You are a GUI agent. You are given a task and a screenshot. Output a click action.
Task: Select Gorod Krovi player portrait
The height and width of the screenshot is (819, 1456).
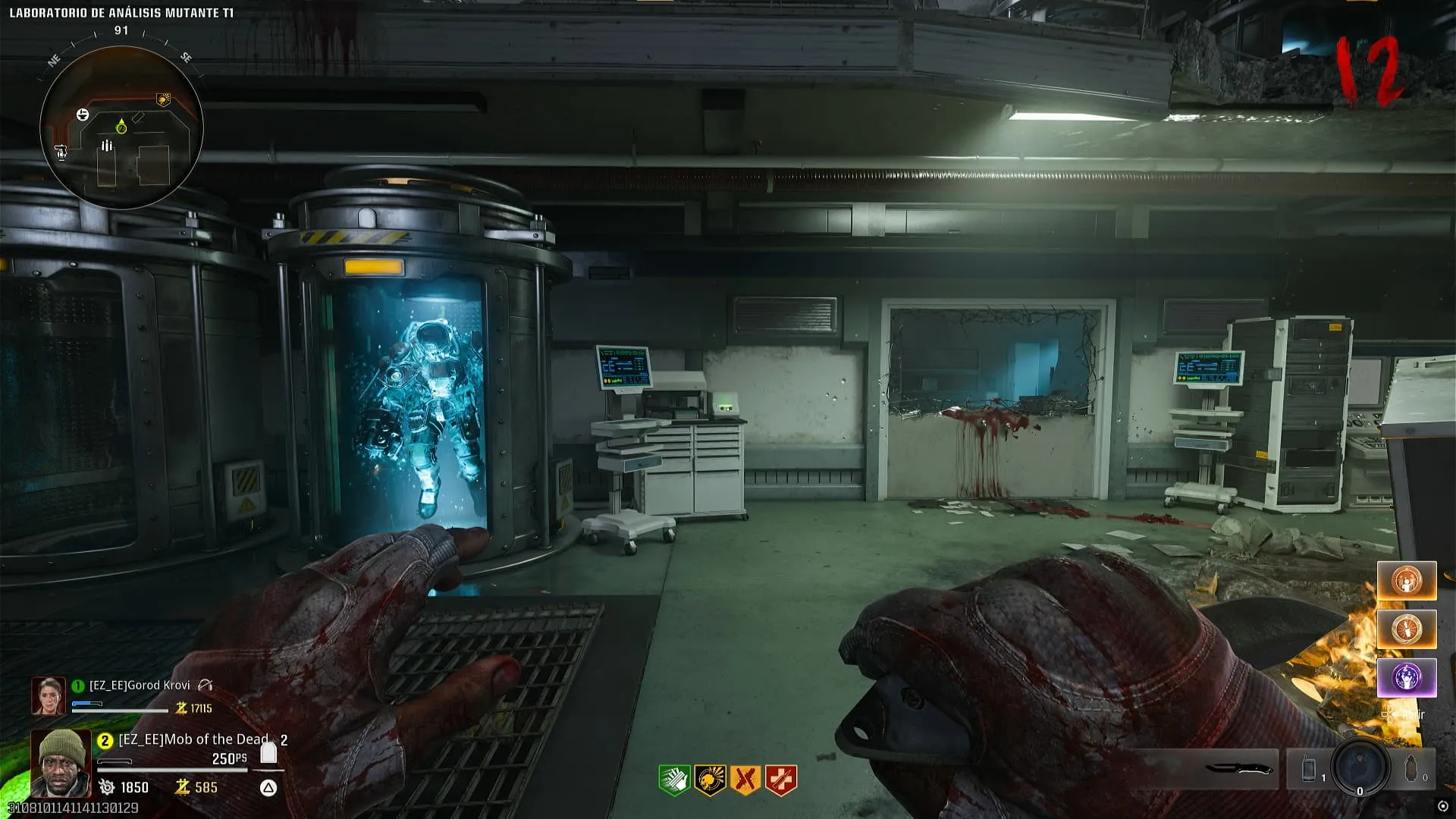pyautogui.click(x=48, y=695)
